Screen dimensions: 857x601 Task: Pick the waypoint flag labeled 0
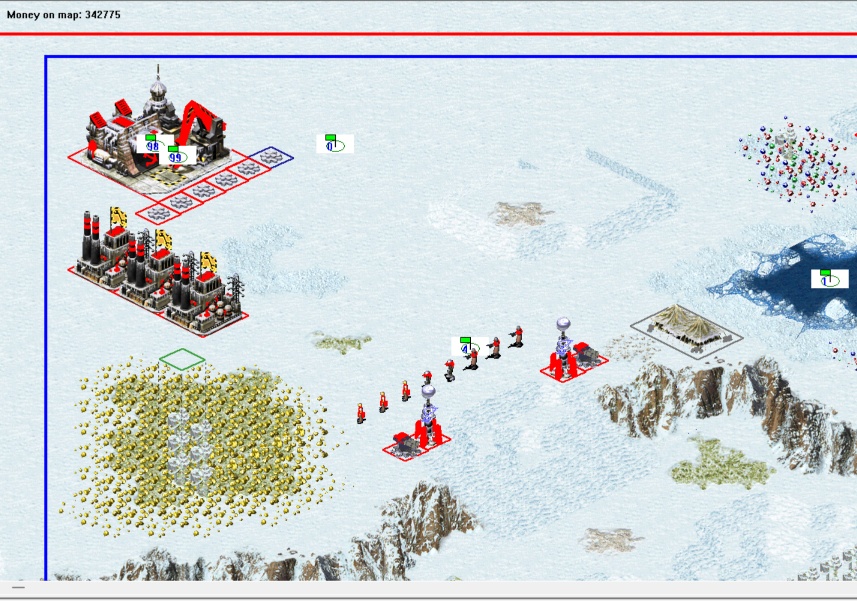tap(334, 144)
